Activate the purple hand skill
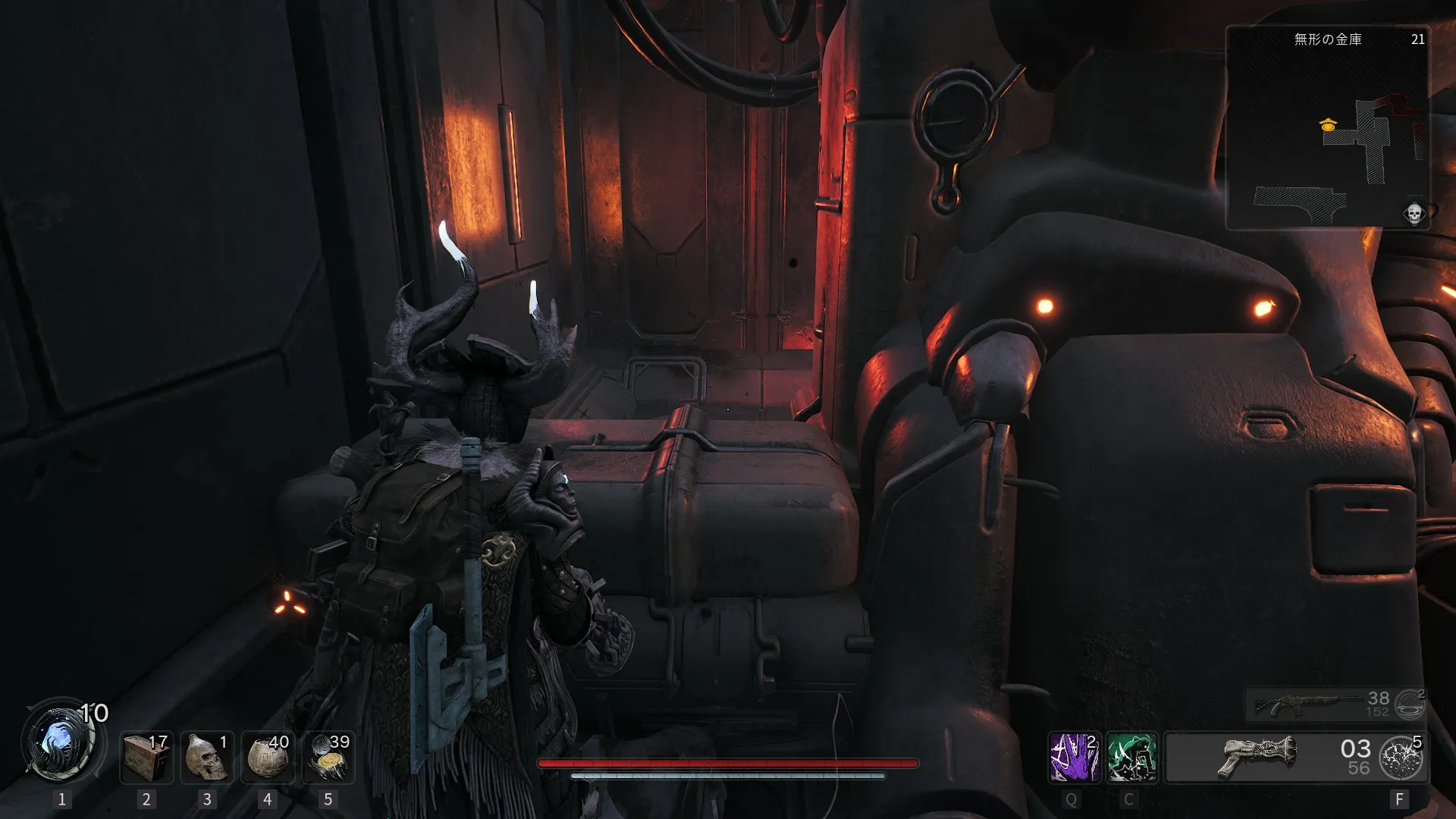 [1074, 757]
